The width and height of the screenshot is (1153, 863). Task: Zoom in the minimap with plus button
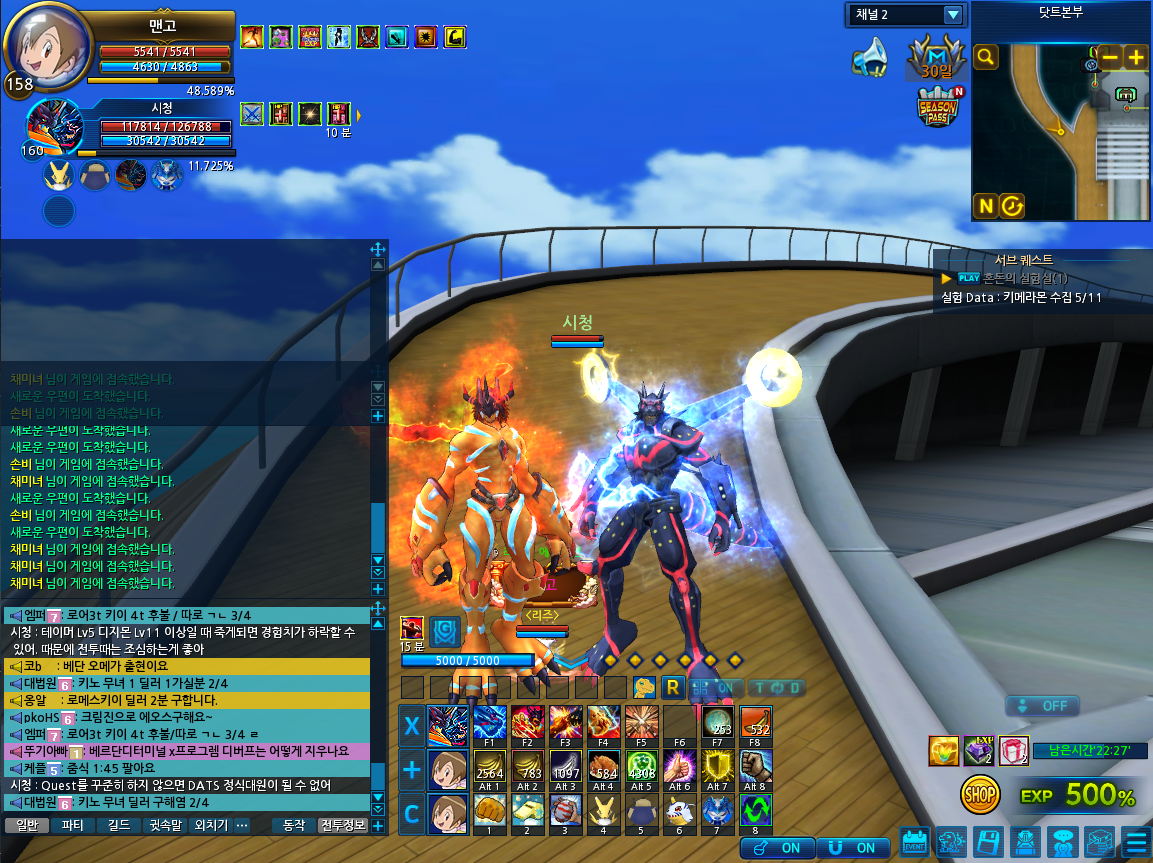click(1136, 57)
